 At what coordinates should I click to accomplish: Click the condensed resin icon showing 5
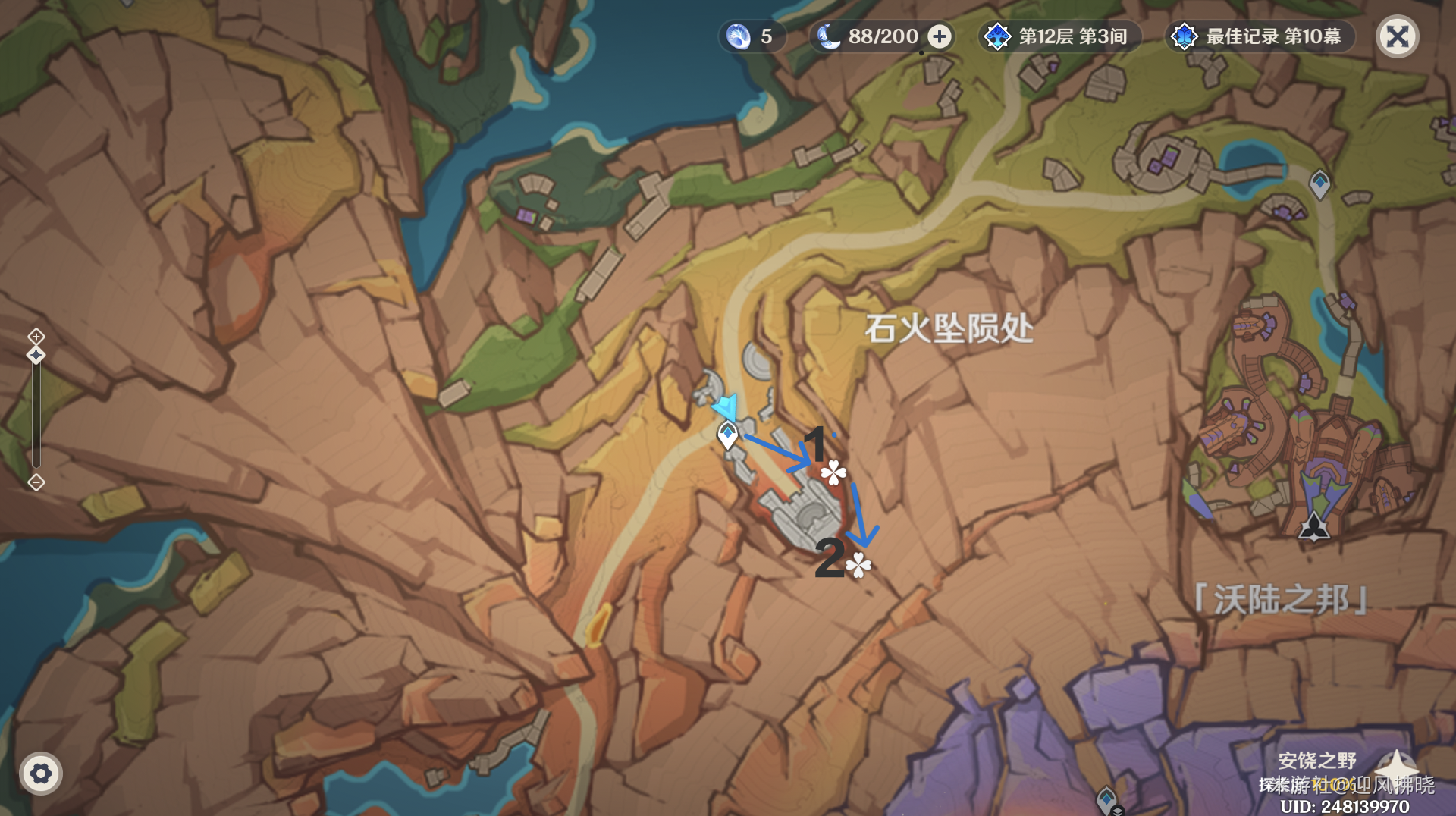[736, 36]
